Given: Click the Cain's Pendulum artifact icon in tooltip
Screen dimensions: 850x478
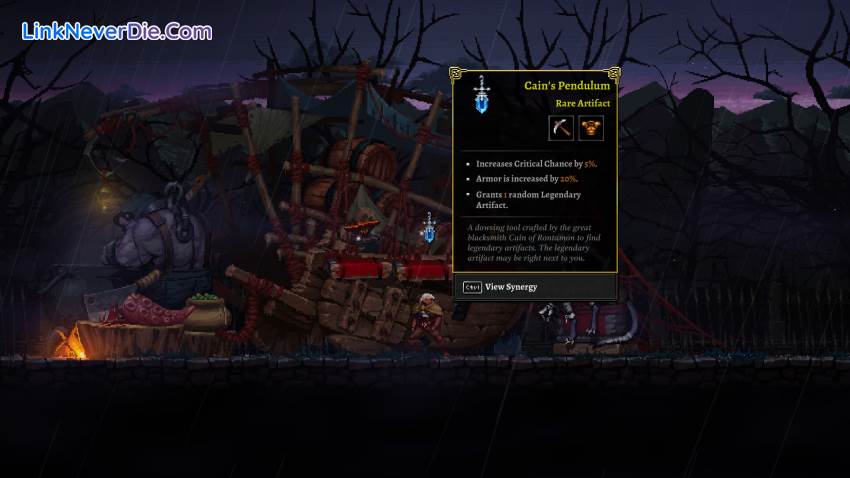Looking at the screenshot, I should click(482, 95).
